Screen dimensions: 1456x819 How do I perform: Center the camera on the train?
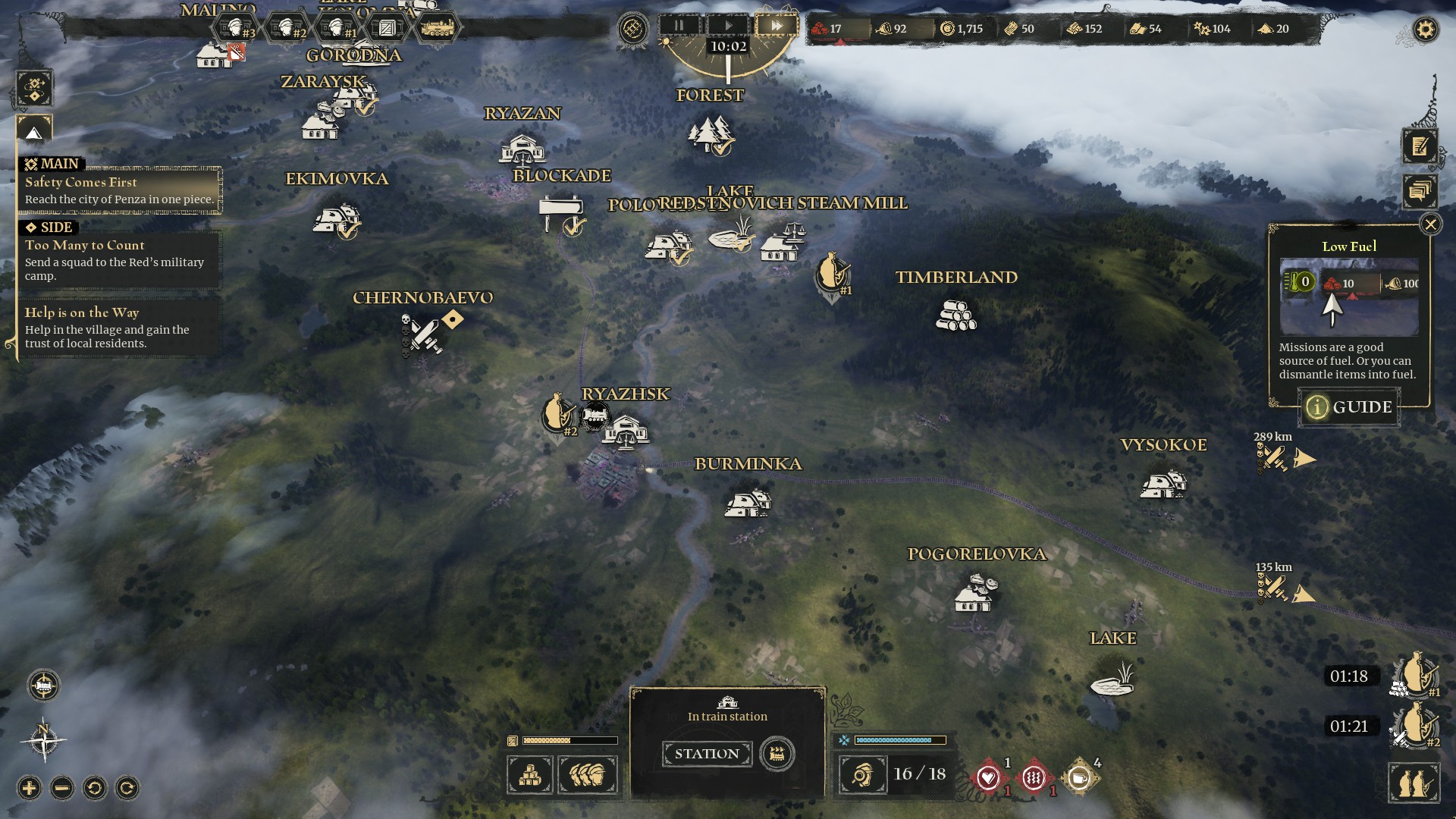coord(44,686)
